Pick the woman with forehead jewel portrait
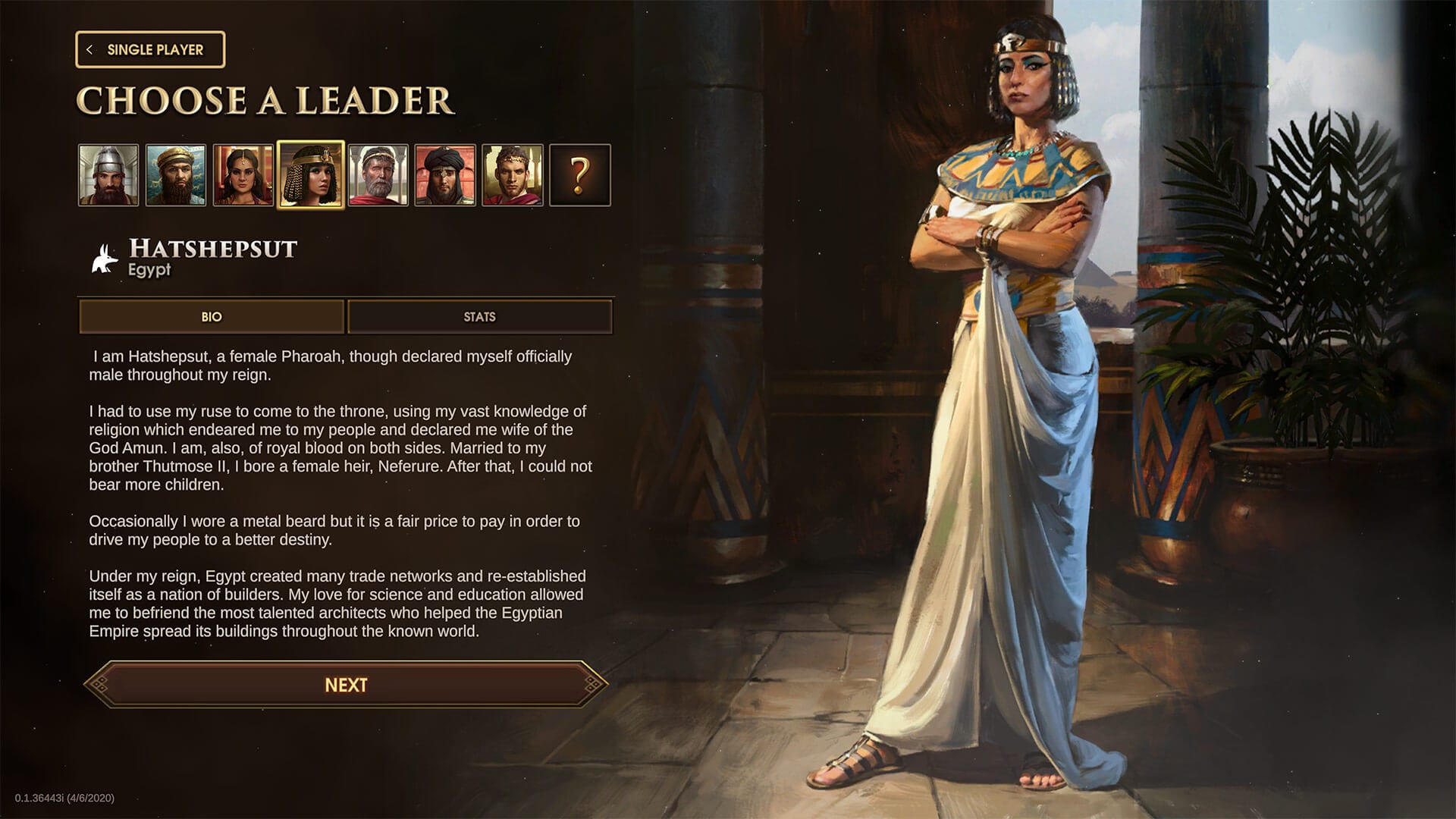The height and width of the screenshot is (819, 1456). pyautogui.click(x=243, y=175)
